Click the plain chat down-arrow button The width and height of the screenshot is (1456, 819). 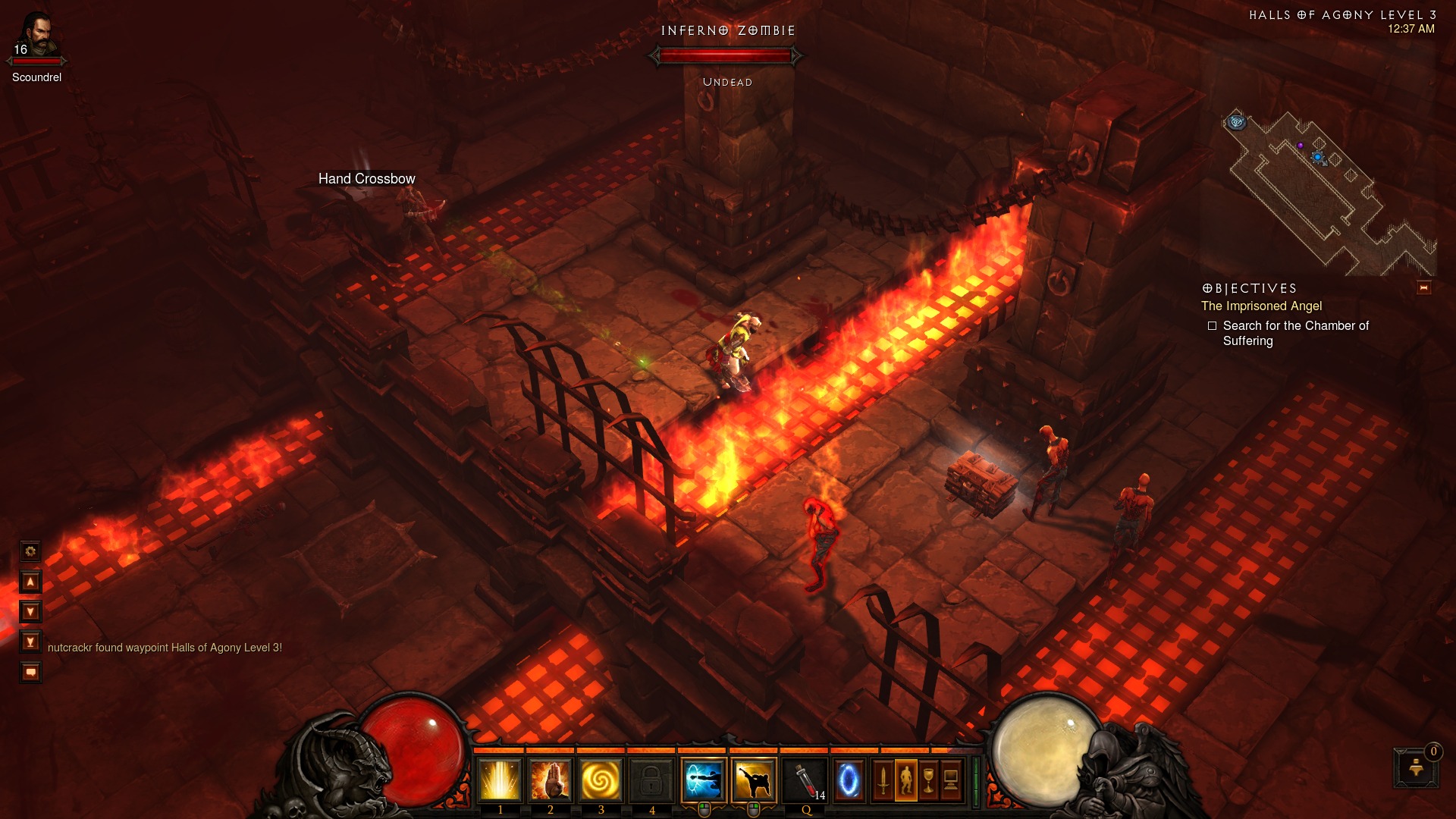coord(30,612)
